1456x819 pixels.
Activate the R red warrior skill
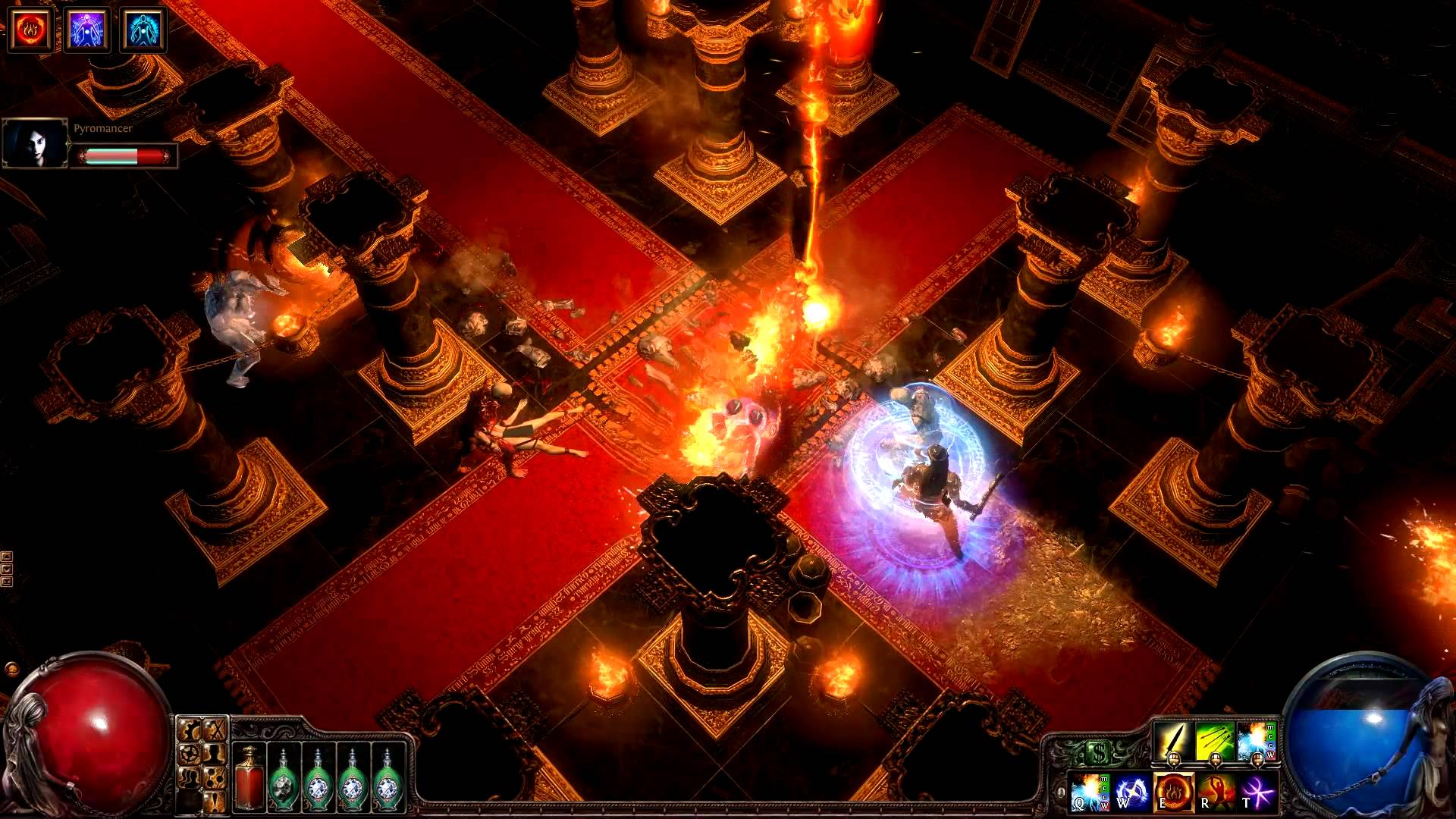1215,791
